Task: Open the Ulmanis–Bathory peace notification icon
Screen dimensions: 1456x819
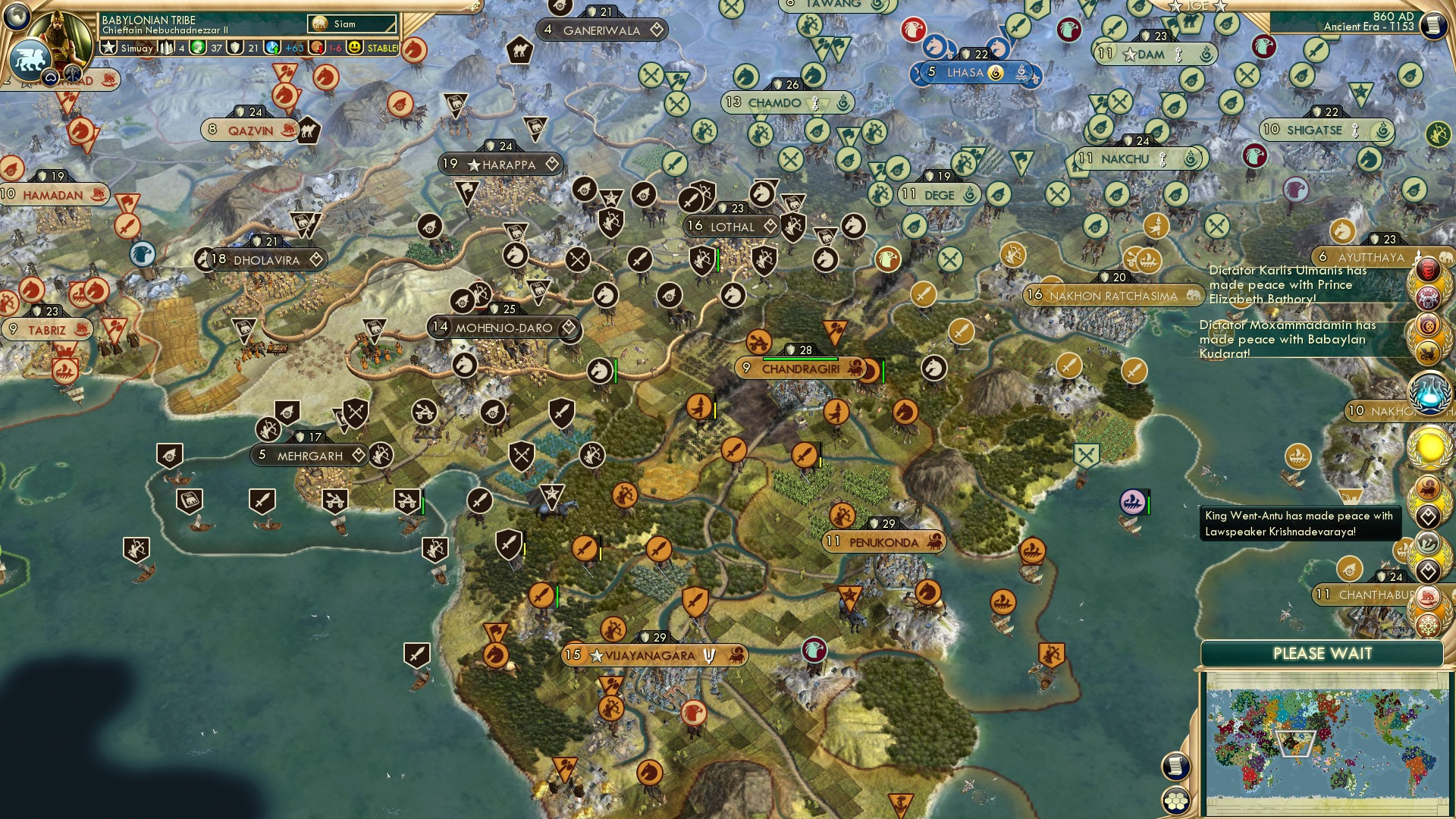Action: pos(1429,271)
